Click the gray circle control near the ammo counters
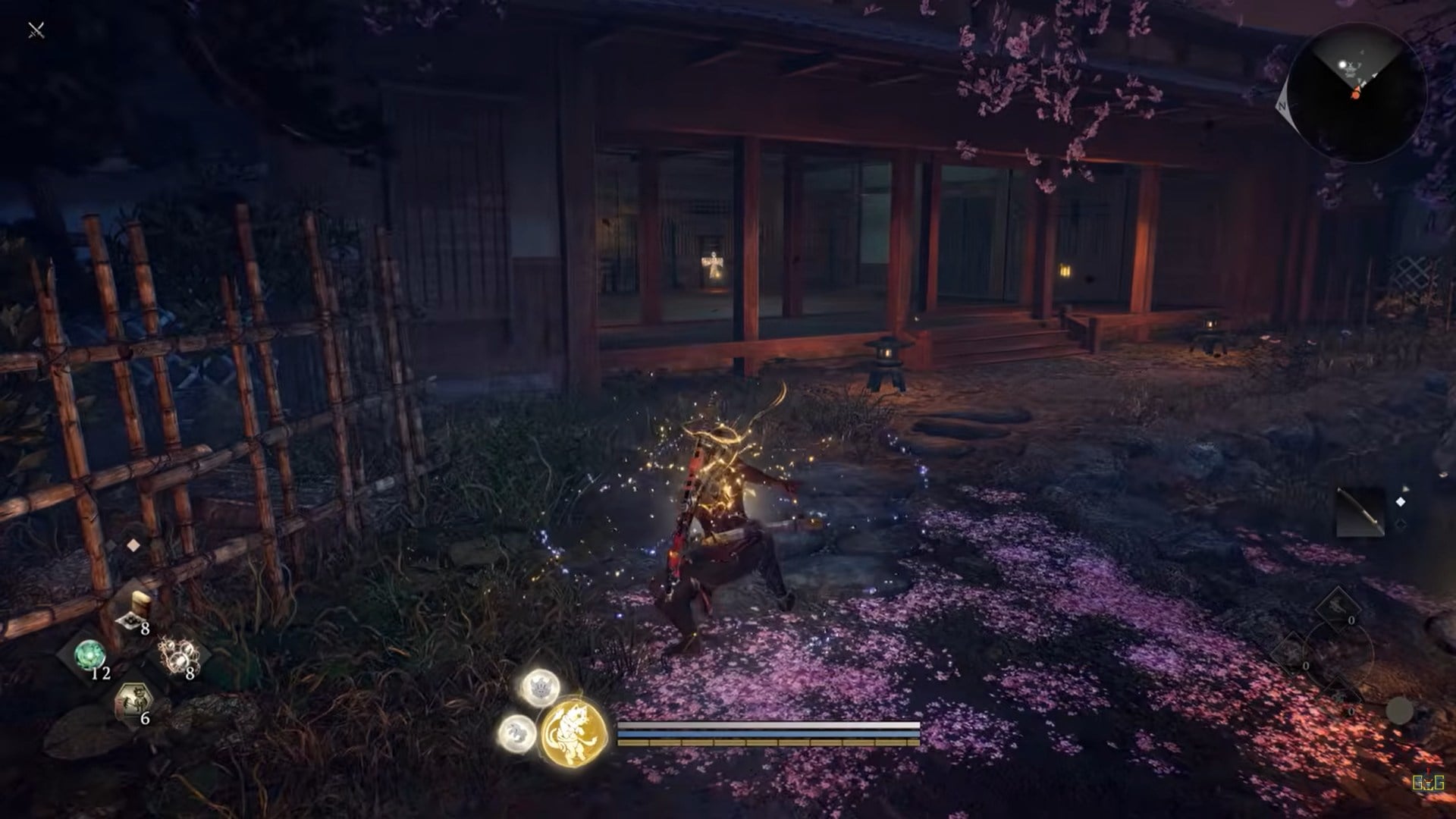The image size is (1456, 819). pos(1399,711)
